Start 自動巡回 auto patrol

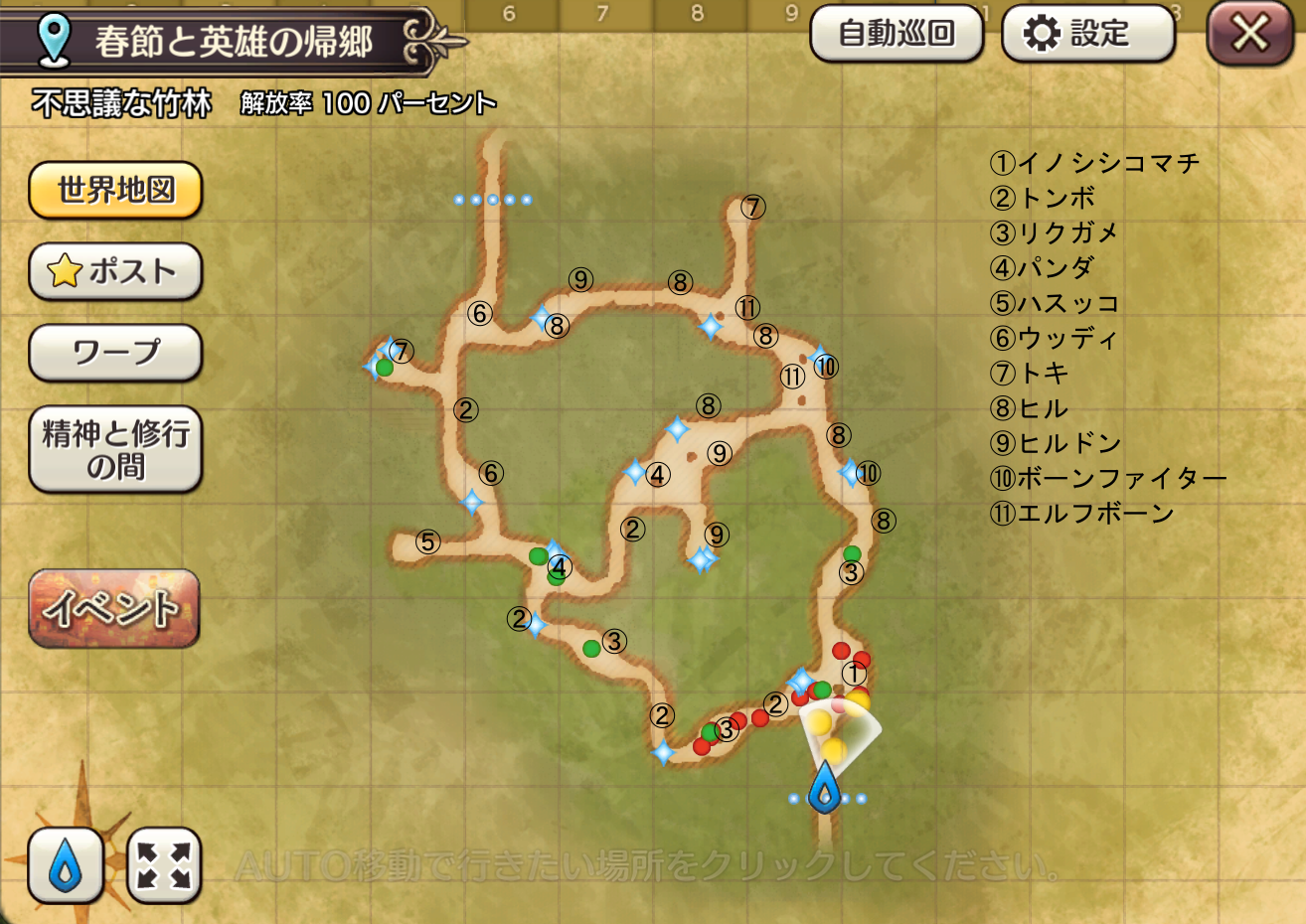[896, 31]
